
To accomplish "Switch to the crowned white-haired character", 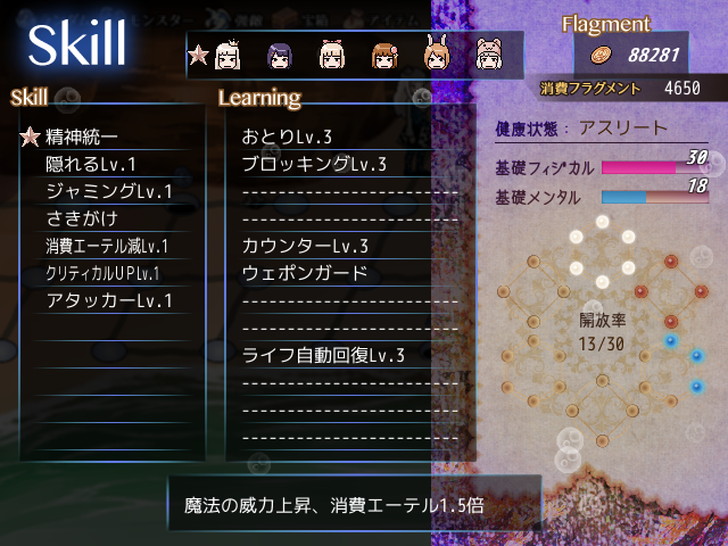I will 226,54.
